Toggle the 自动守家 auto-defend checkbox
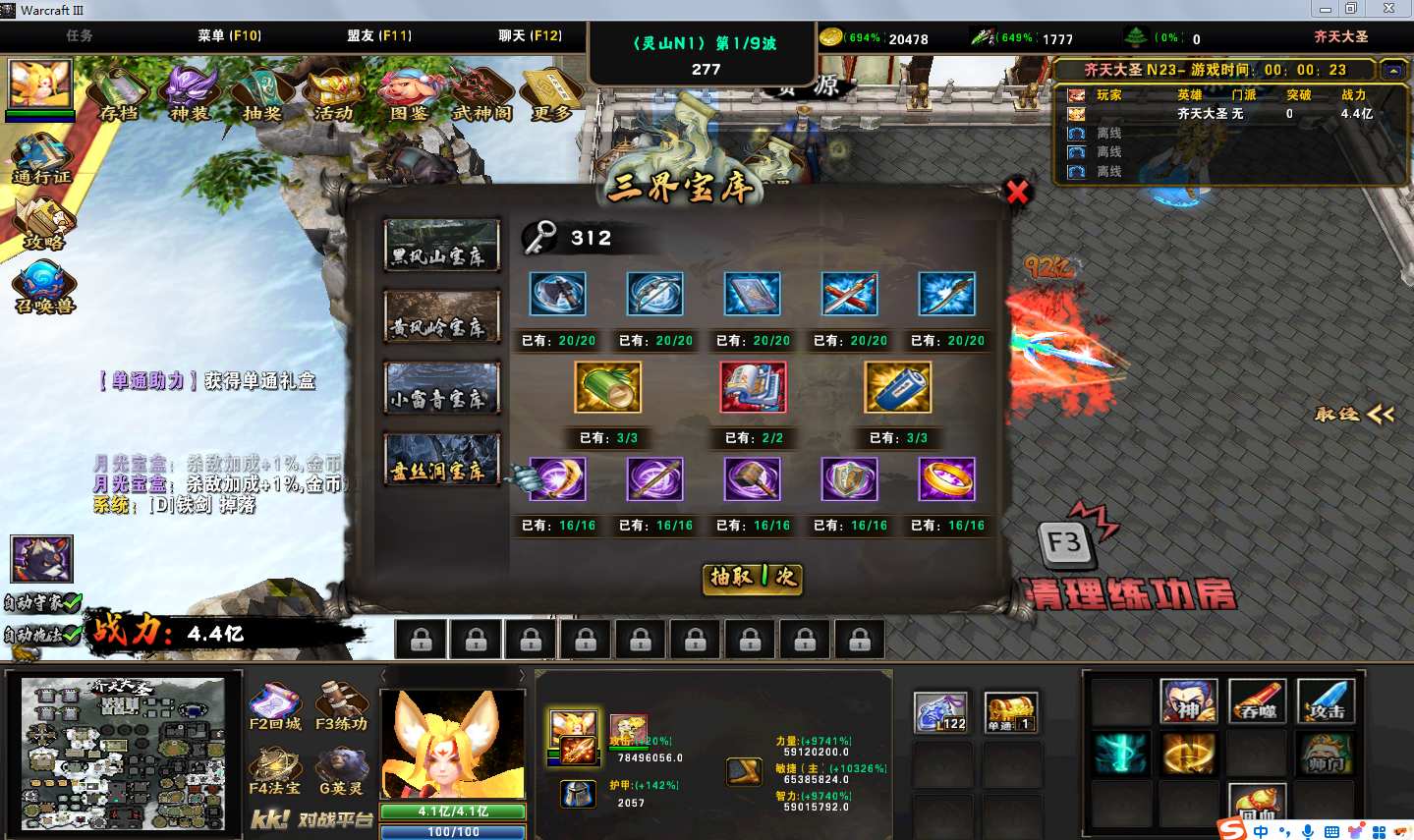Screen dimensions: 1414x840 point(71,601)
